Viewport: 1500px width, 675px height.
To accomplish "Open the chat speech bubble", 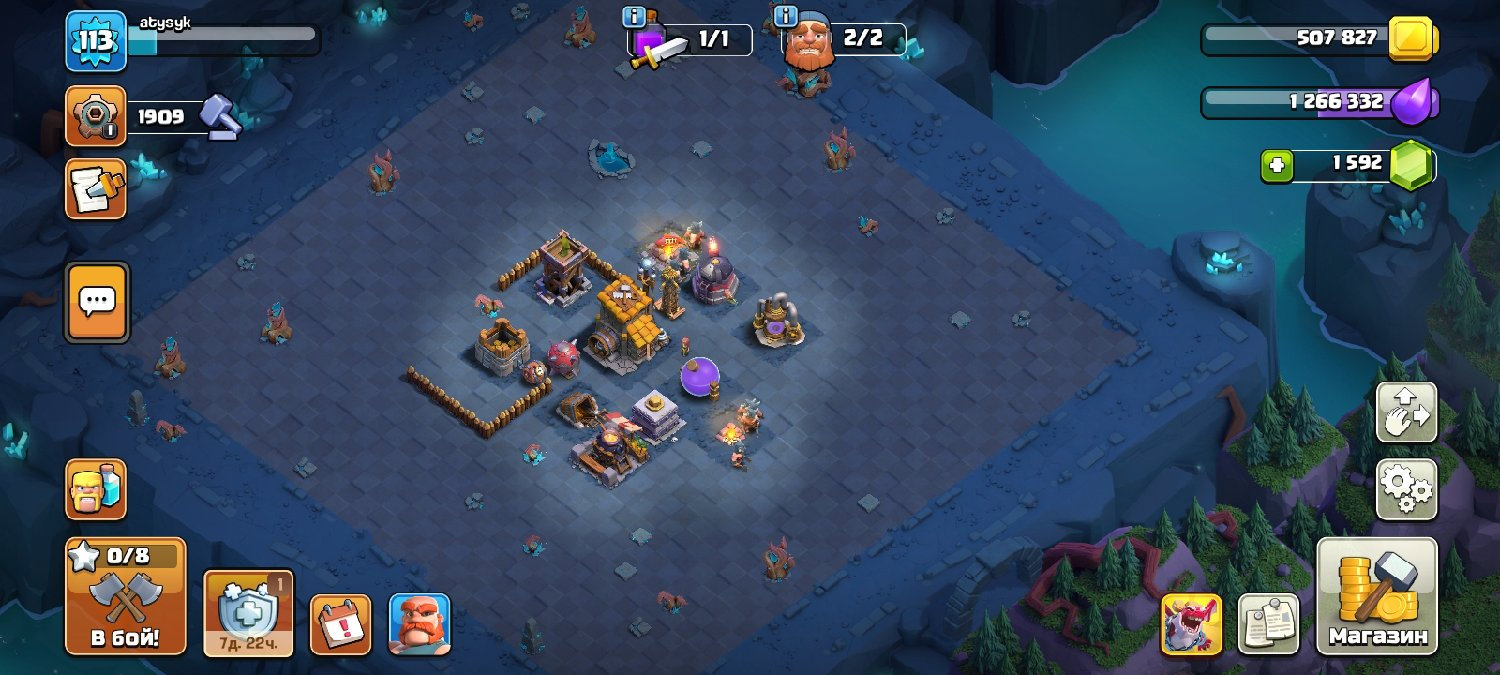I will (x=97, y=302).
